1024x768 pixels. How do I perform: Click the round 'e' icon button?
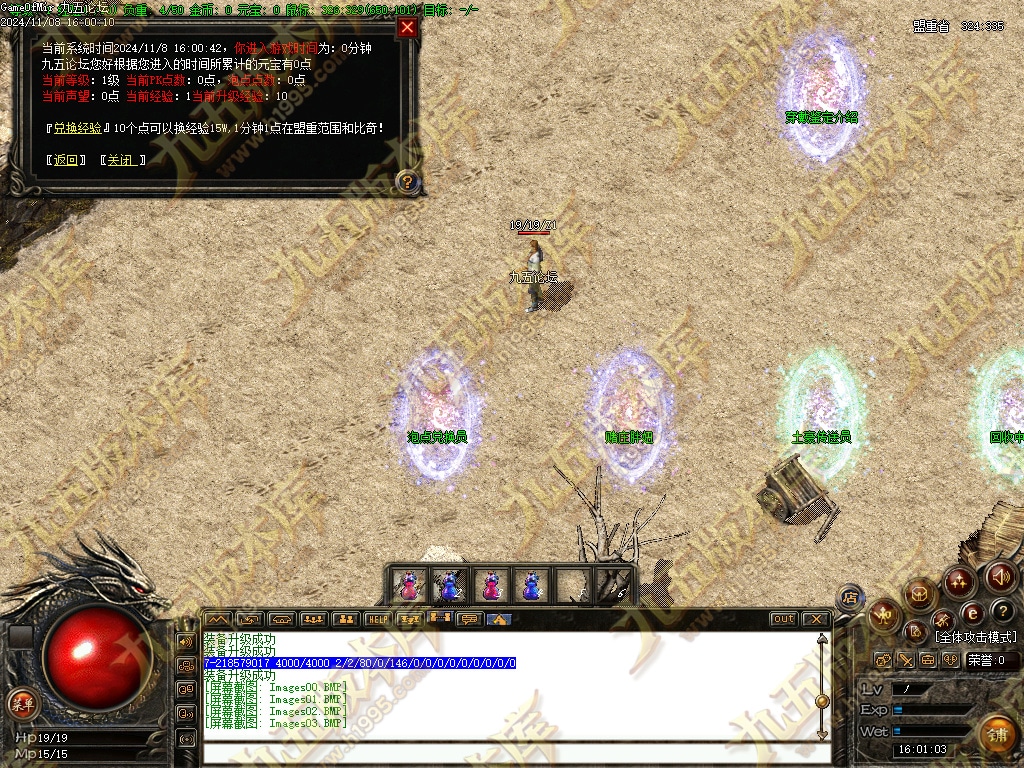pos(972,613)
